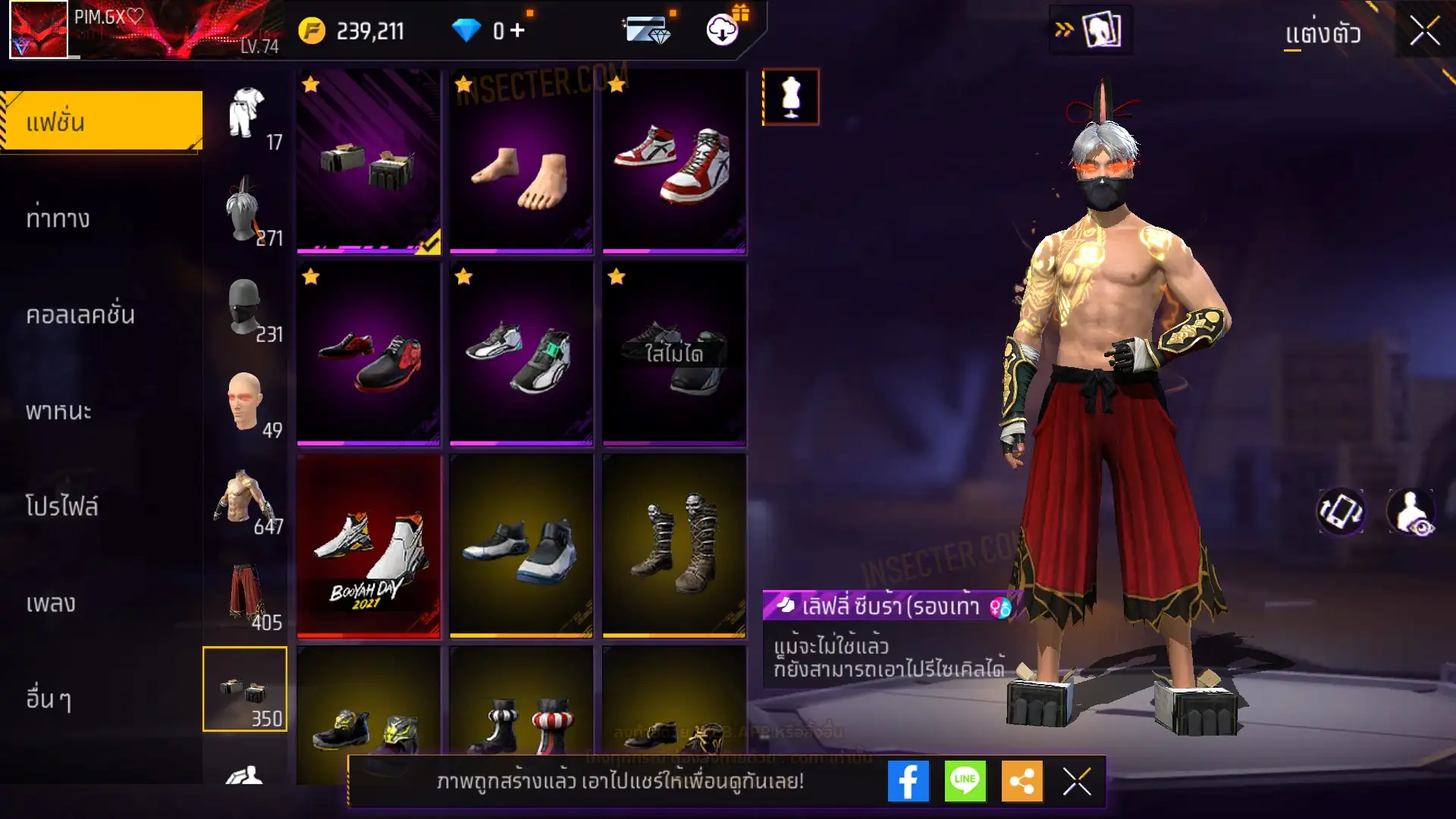Select the เพลง music section

(51, 603)
